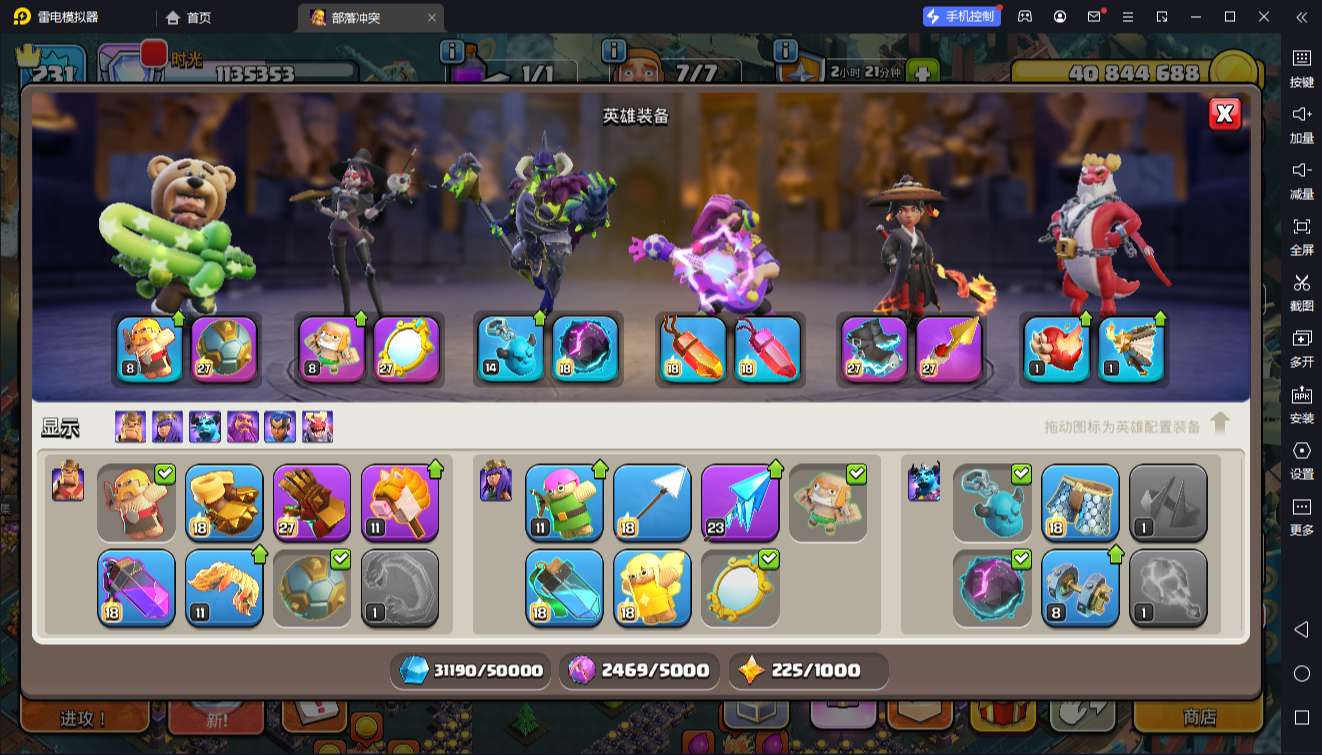Select the Frozen Arrow equipment
Screen dimensions: 1322x755
coord(740,502)
